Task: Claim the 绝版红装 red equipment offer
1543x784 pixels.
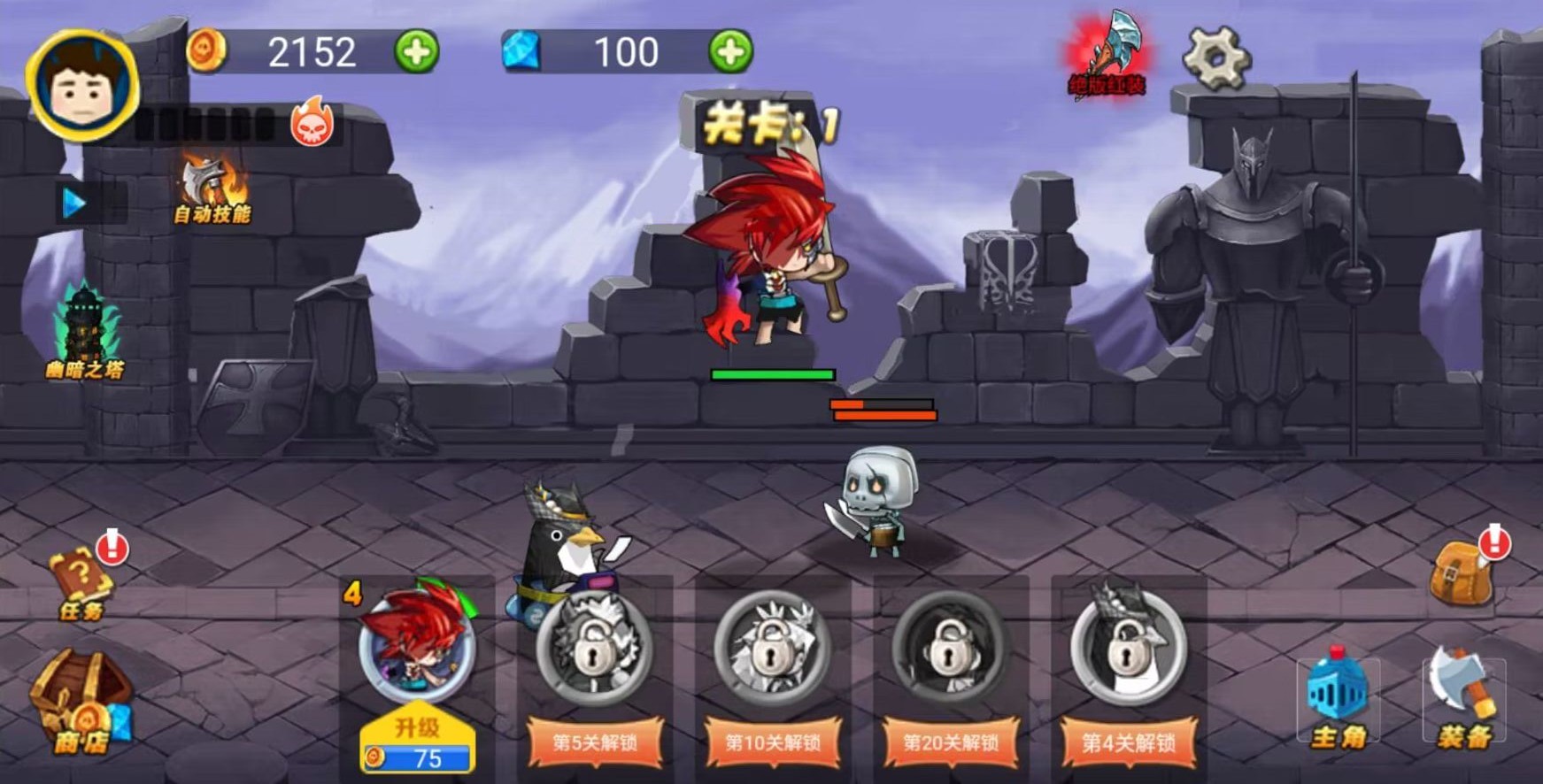Action: point(1107,53)
